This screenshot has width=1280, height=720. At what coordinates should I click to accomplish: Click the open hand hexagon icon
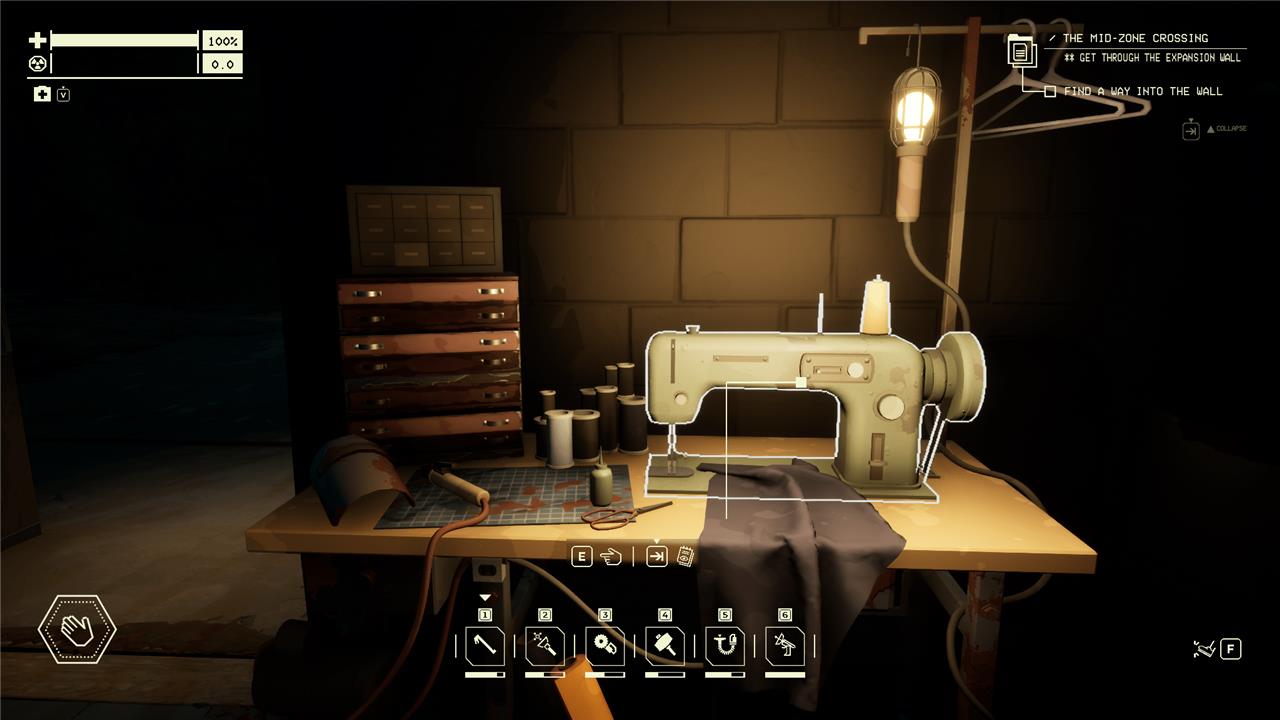(77, 629)
